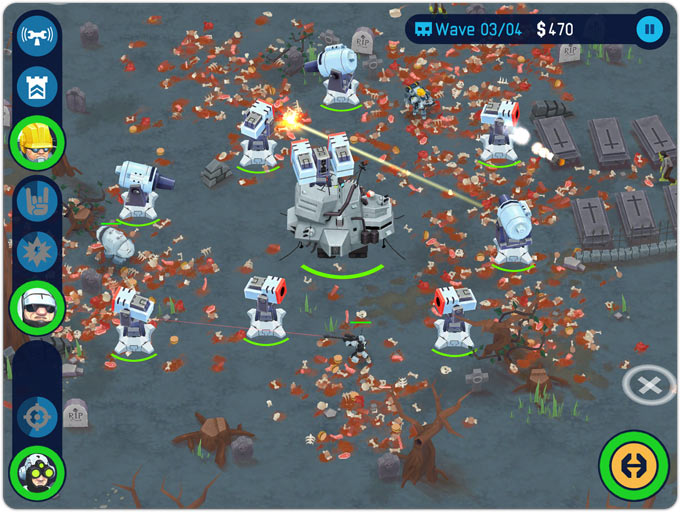The width and height of the screenshot is (680, 512).
Task: Pause the game with the pause button
Action: tap(650, 29)
